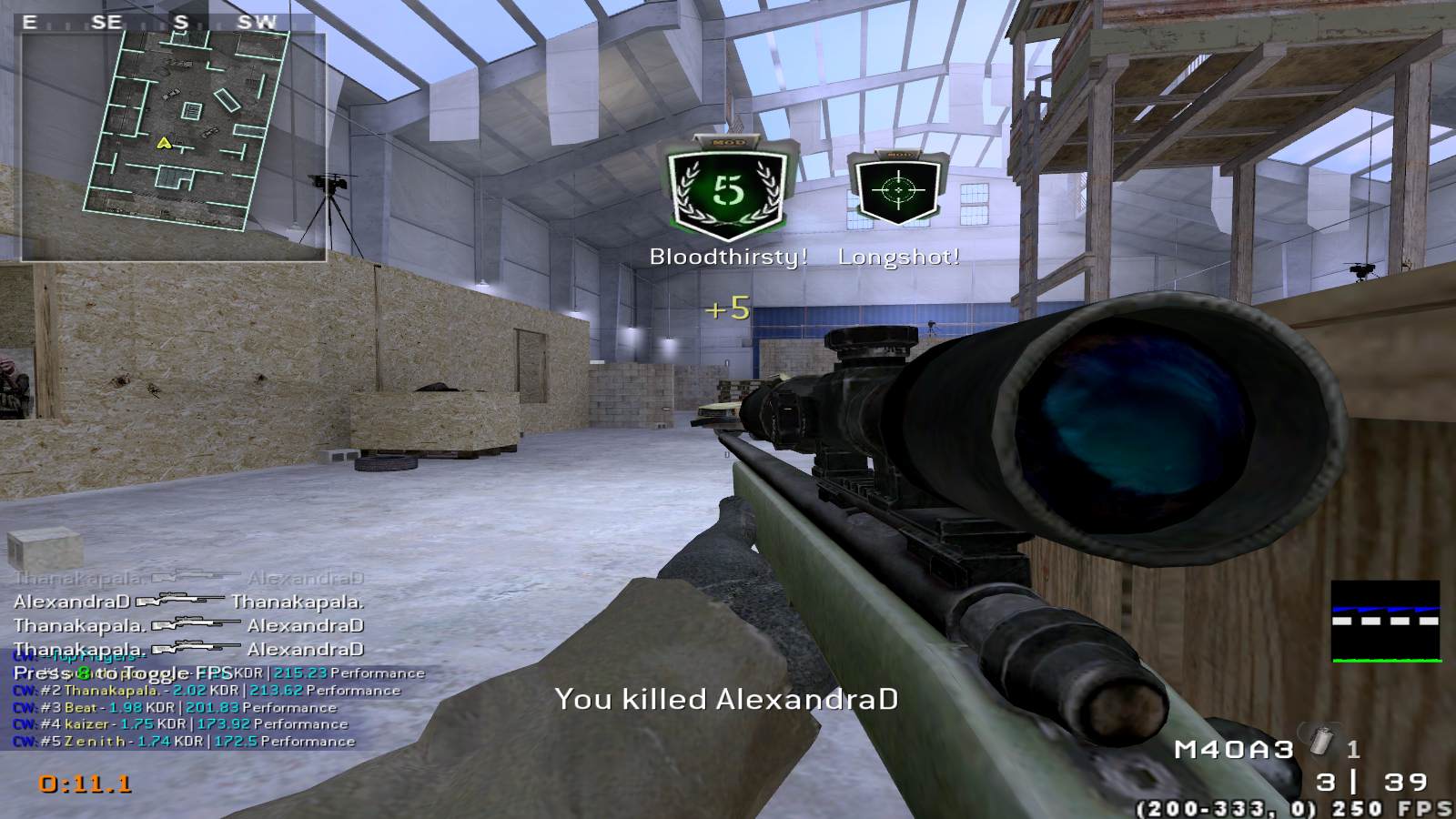The height and width of the screenshot is (819, 1456).
Task: Click the net graph lagometer
Action: (x=1386, y=621)
